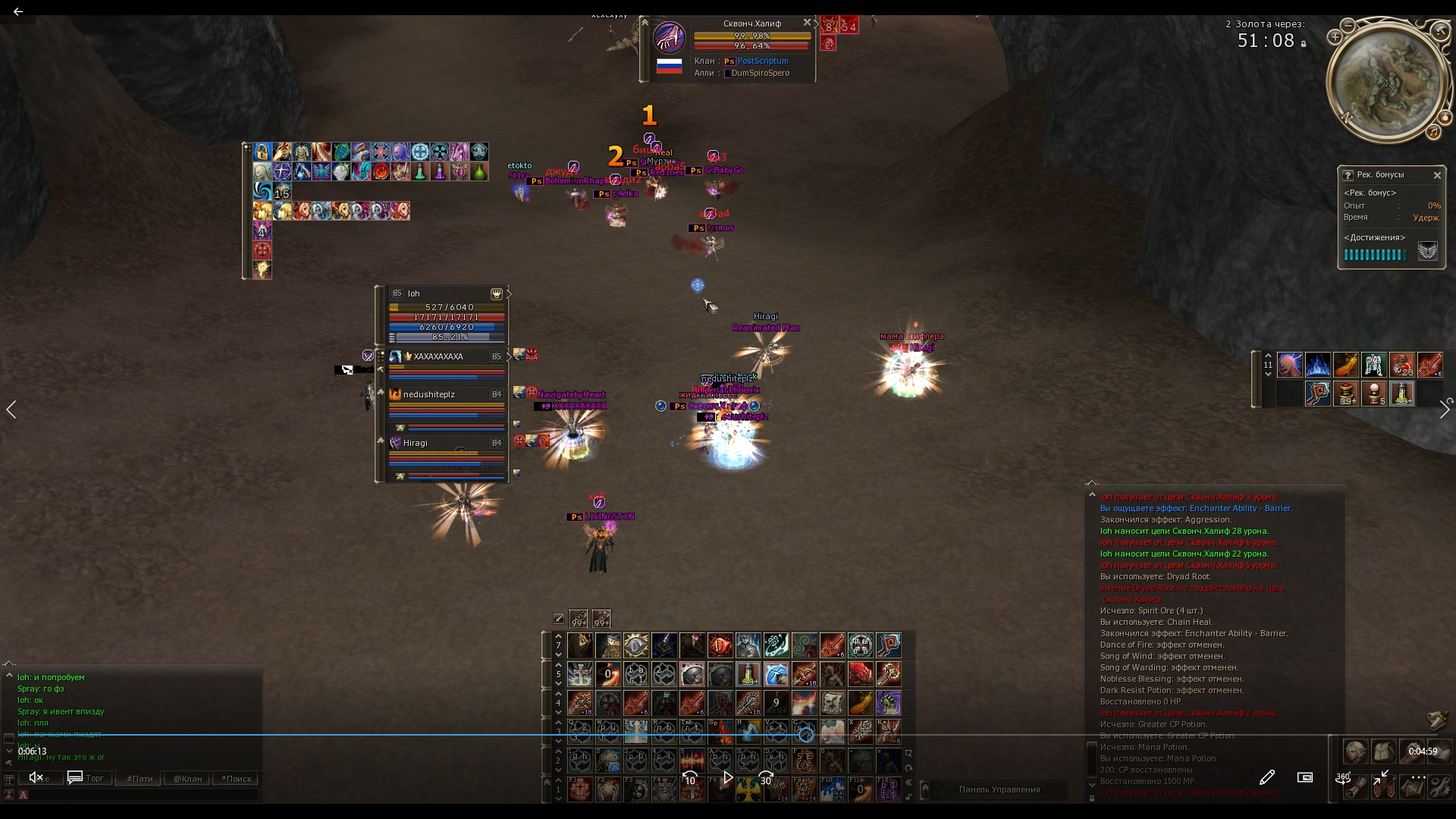The image size is (1456, 819).
Task: Switch chat to the #Пати tab
Action: point(140,779)
